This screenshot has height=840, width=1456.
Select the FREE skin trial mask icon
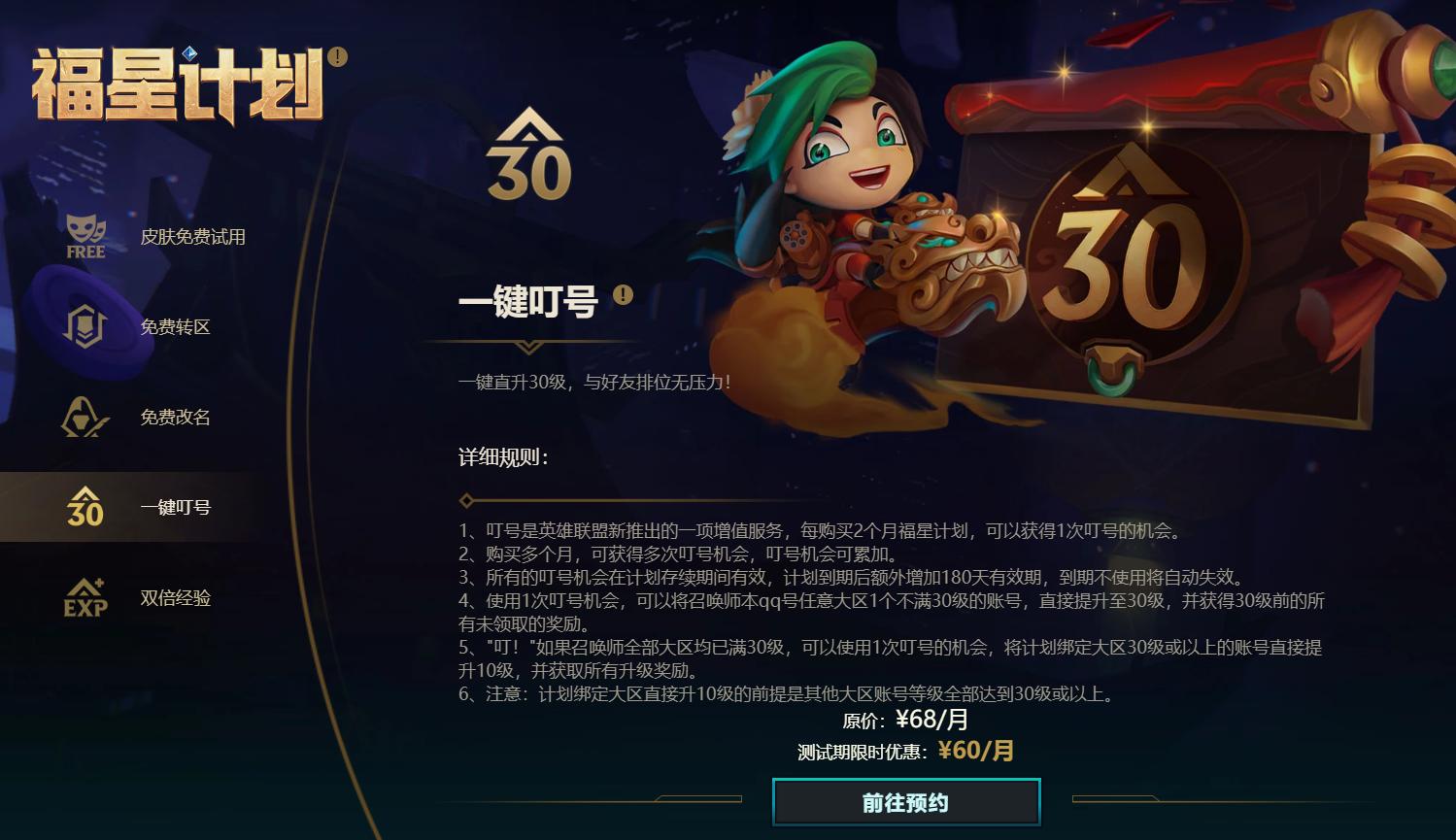85,236
